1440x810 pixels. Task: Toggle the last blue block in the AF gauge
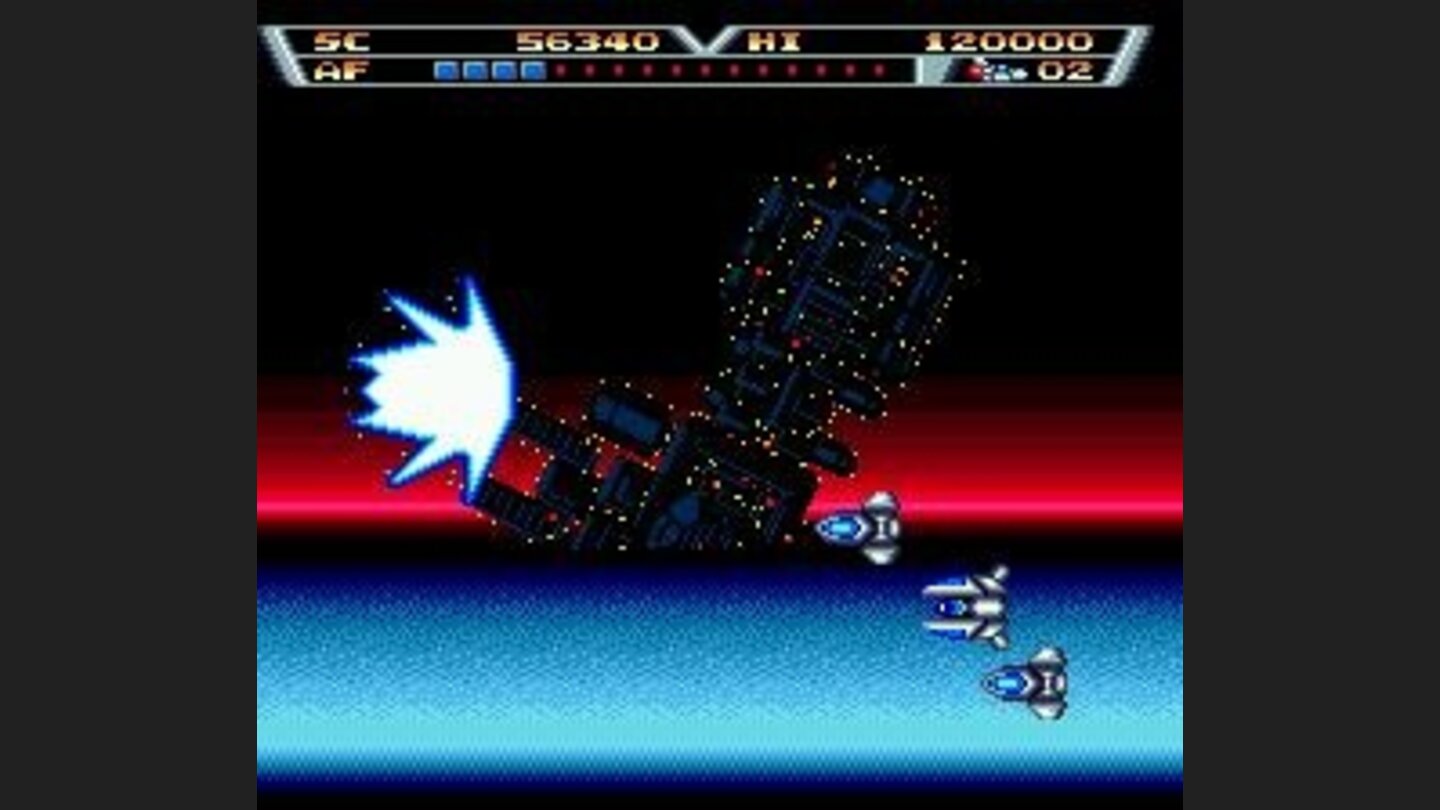click(532, 68)
